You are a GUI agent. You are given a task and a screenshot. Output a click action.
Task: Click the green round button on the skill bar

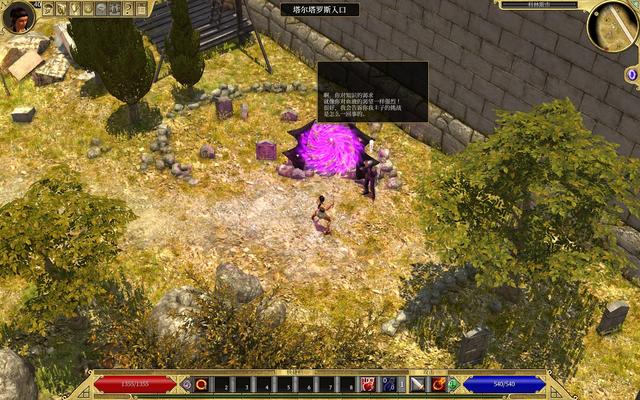click(x=453, y=384)
